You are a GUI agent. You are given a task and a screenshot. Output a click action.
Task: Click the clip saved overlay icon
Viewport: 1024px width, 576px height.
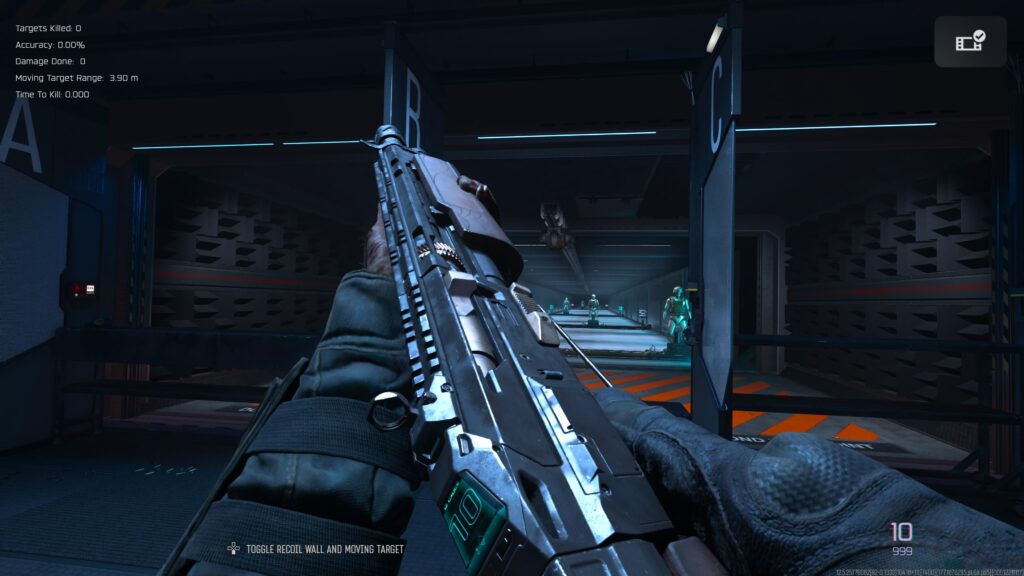point(970,41)
